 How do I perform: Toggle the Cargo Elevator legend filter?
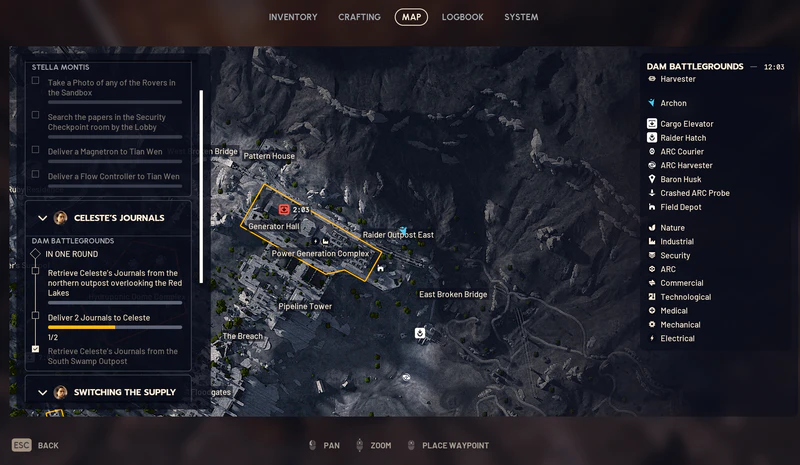[686, 124]
